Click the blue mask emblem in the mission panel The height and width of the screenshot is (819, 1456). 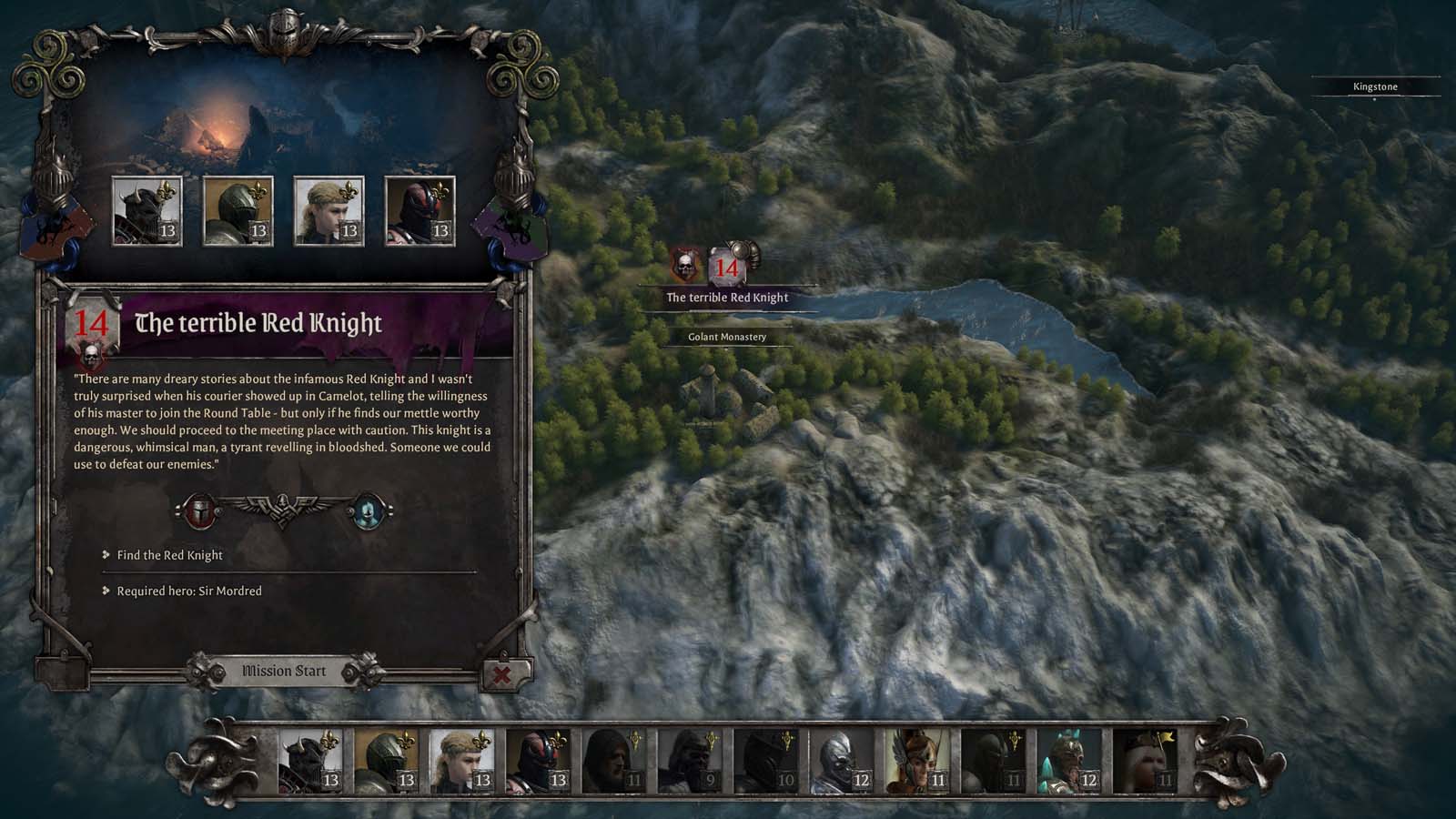click(368, 510)
